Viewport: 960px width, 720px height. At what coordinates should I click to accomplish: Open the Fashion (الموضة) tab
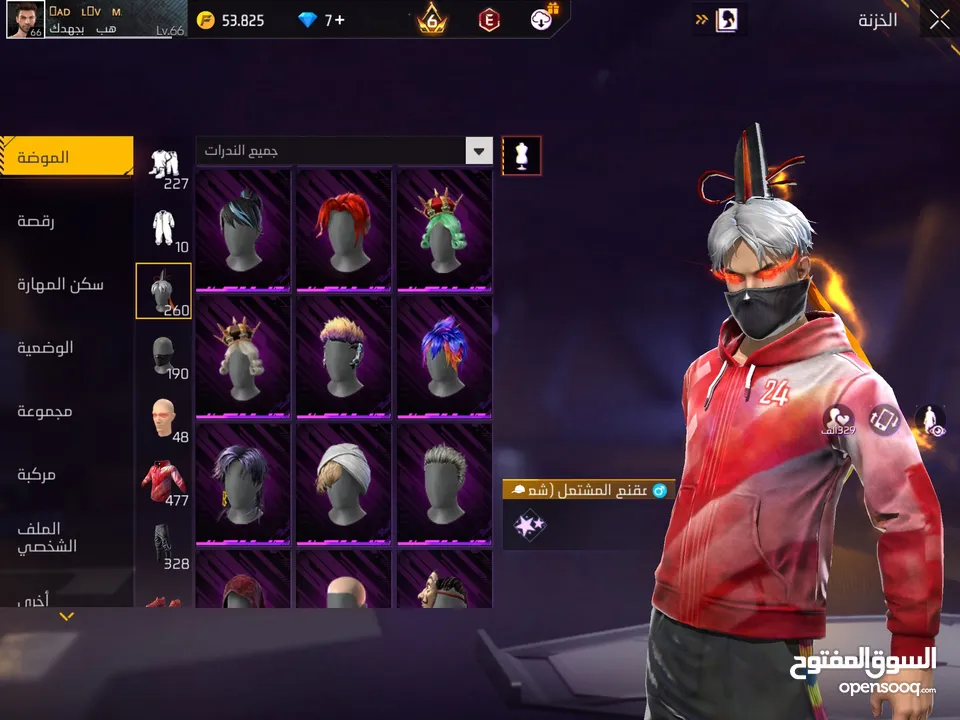click(66, 157)
